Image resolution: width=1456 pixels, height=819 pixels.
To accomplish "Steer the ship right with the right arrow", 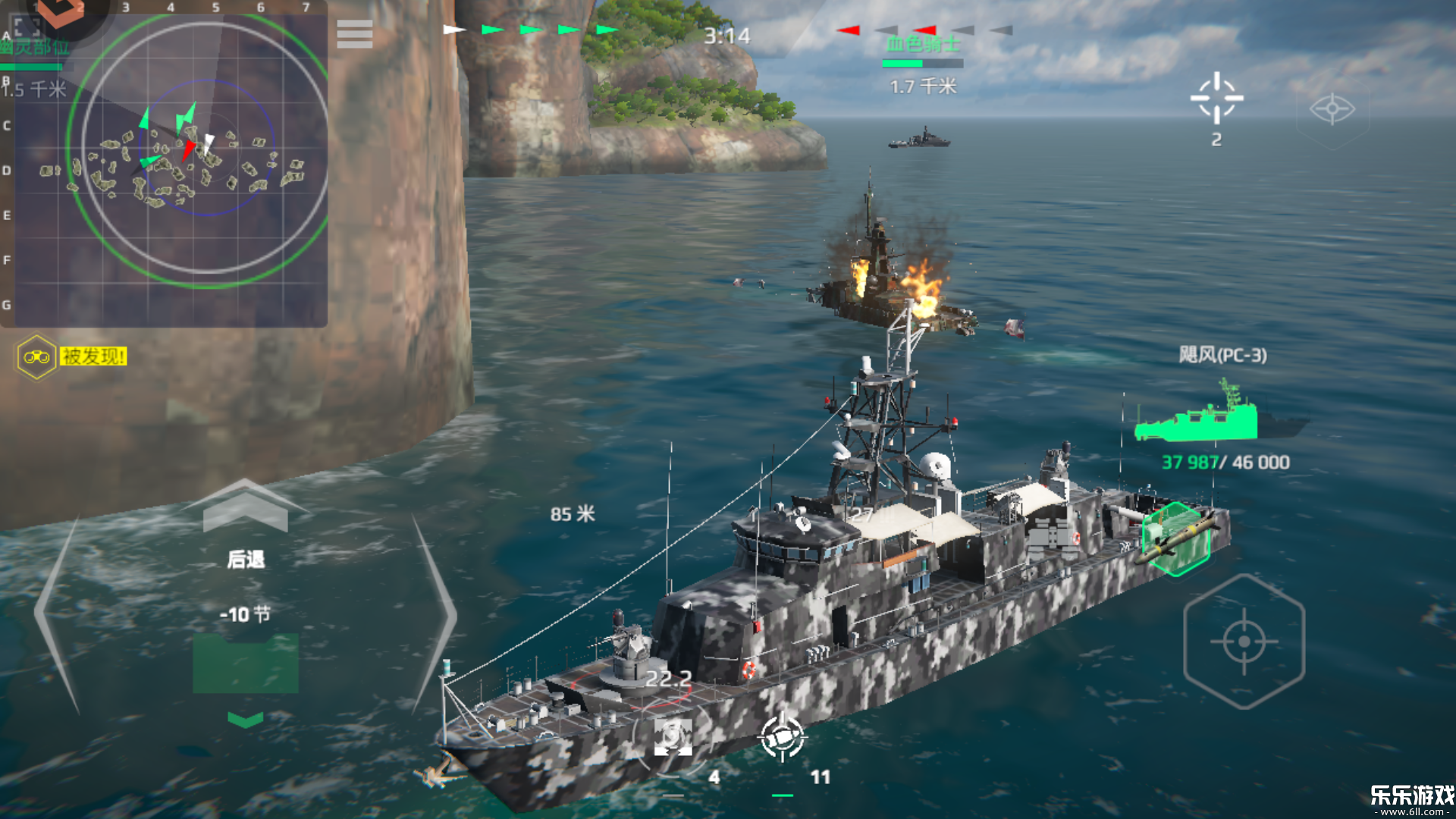I will pos(434,614).
